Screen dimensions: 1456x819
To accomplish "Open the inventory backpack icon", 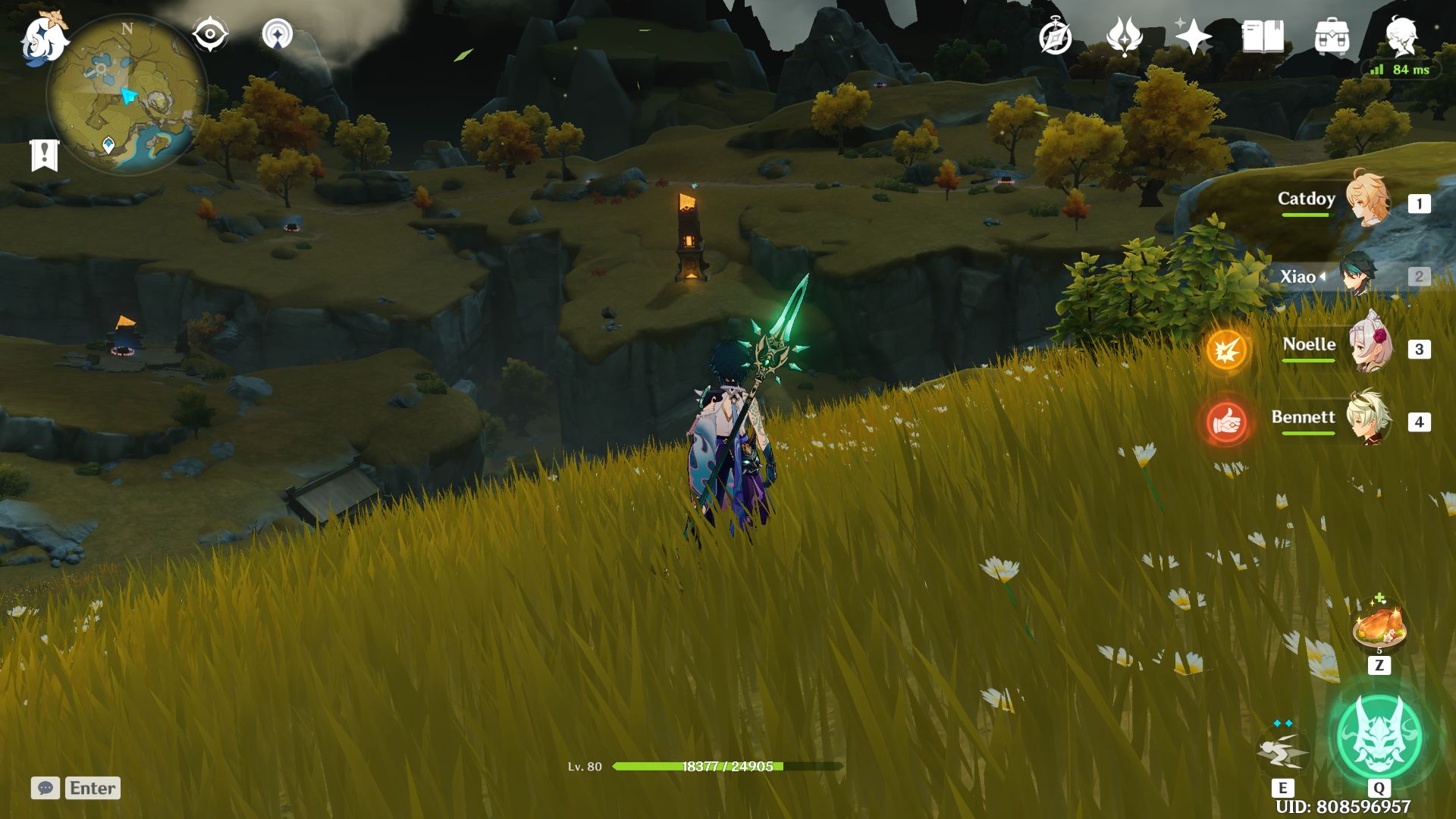I will click(1332, 37).
